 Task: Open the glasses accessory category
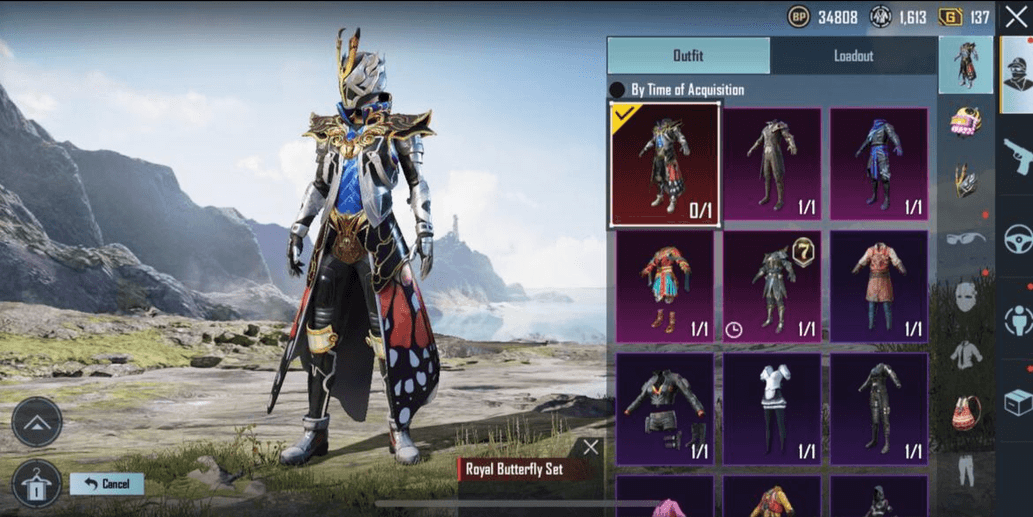(965, 239)
